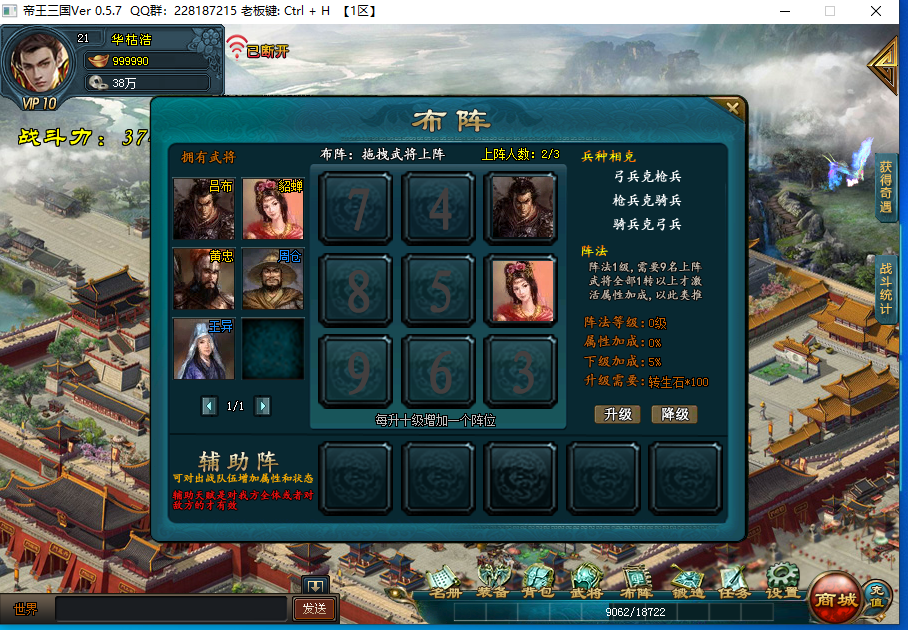Viewport: 908px width, 630px height.
Task: Open the 商城 shop
Action: coord(834,596)
